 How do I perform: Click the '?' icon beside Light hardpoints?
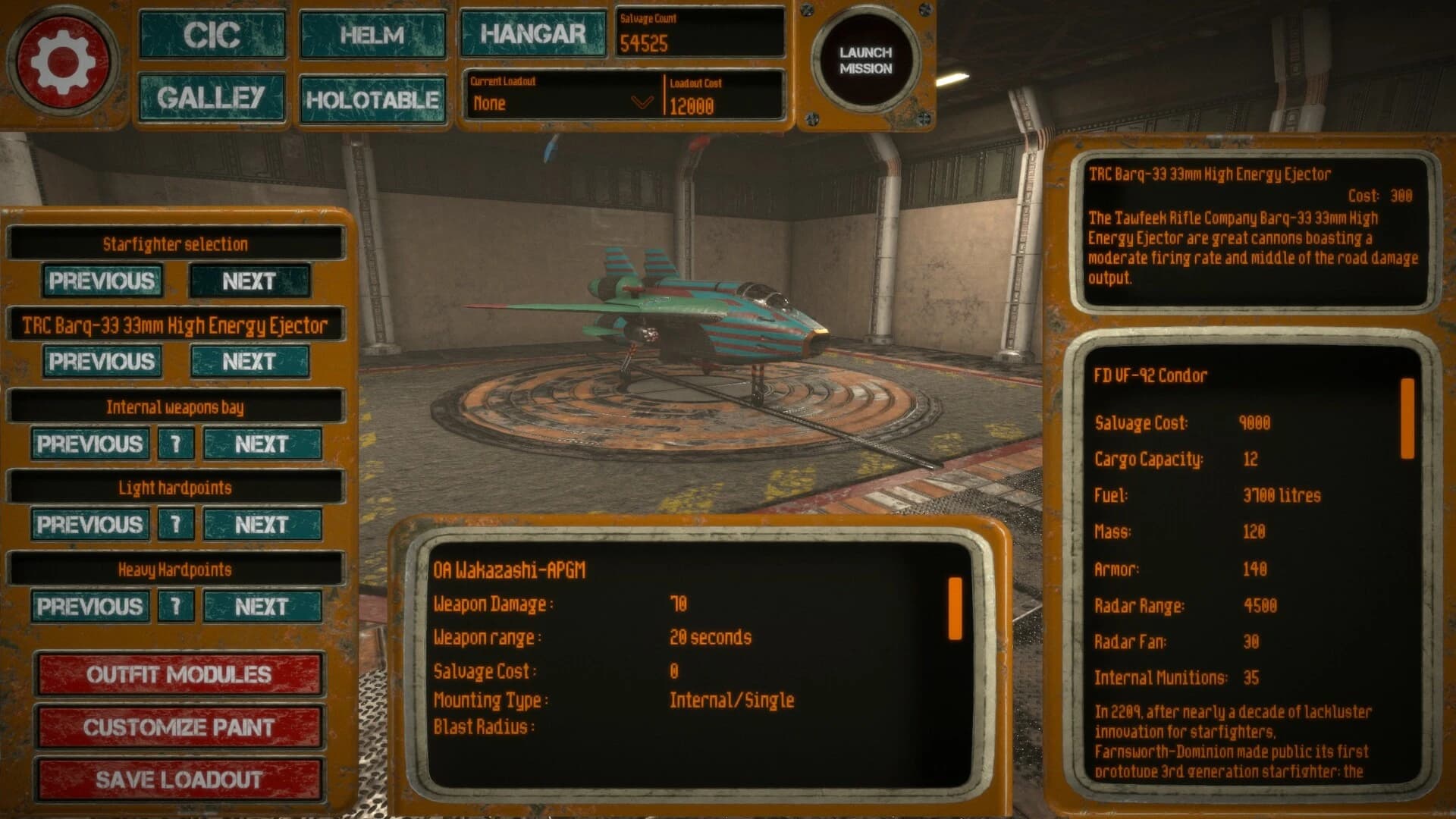pos(176,525)
